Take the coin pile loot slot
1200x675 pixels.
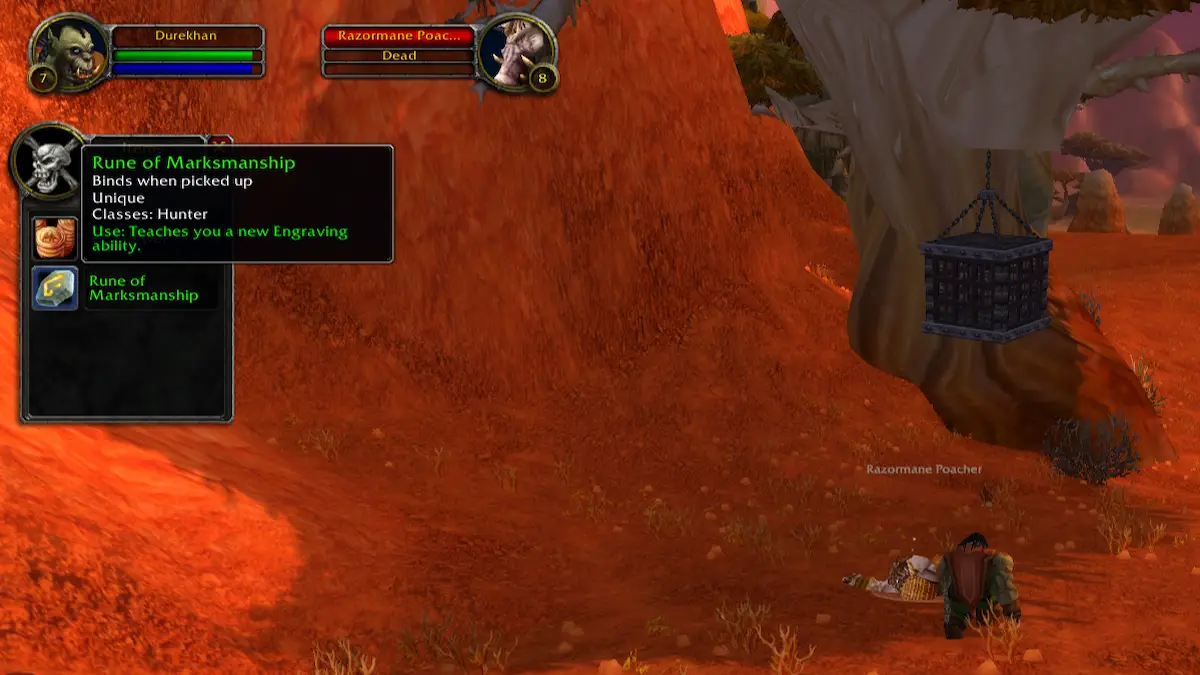point(55,239)
